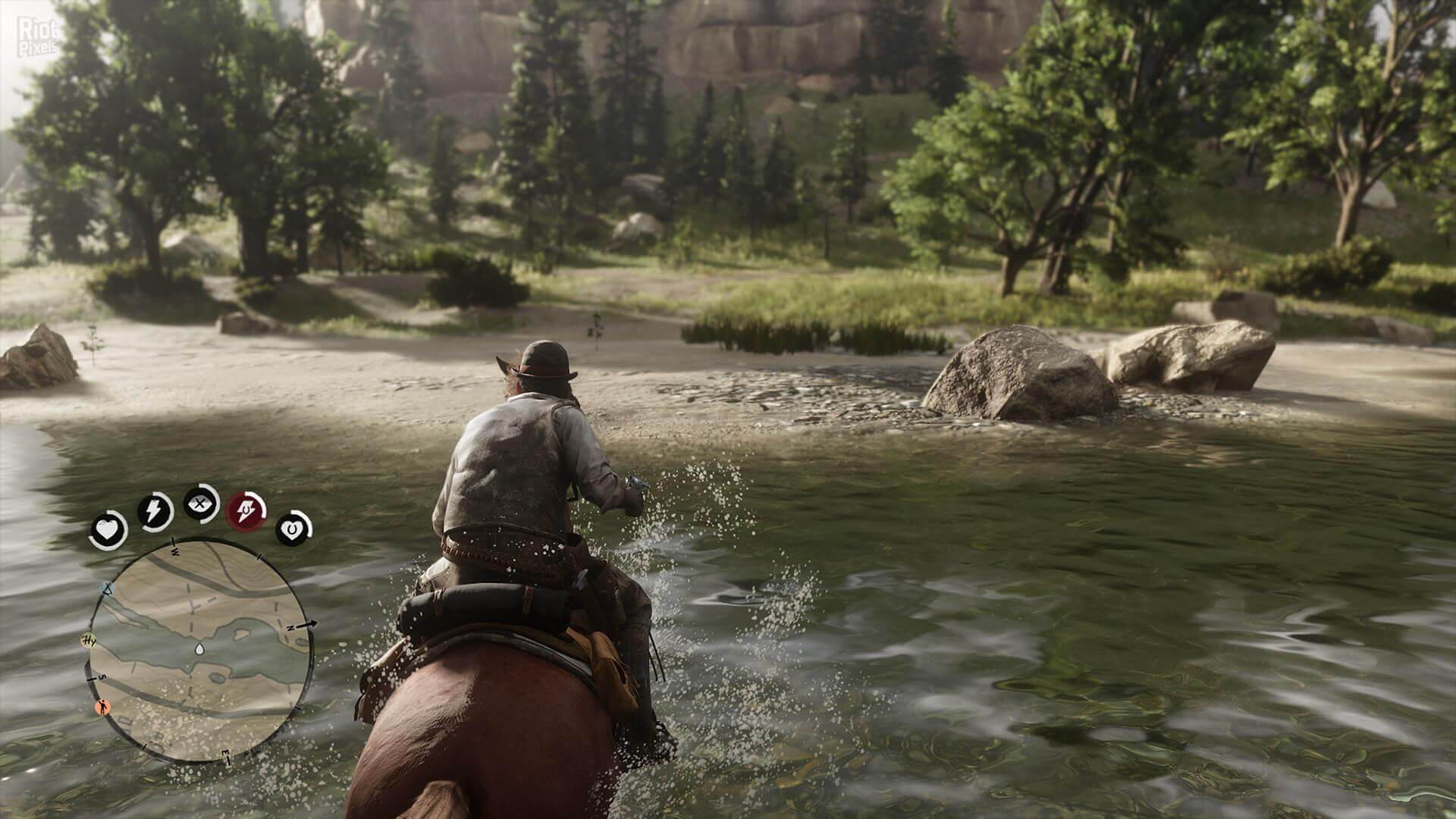Click the orange person marker on minimap
This screenshot has width=1456, height=819.
point(102,708)
